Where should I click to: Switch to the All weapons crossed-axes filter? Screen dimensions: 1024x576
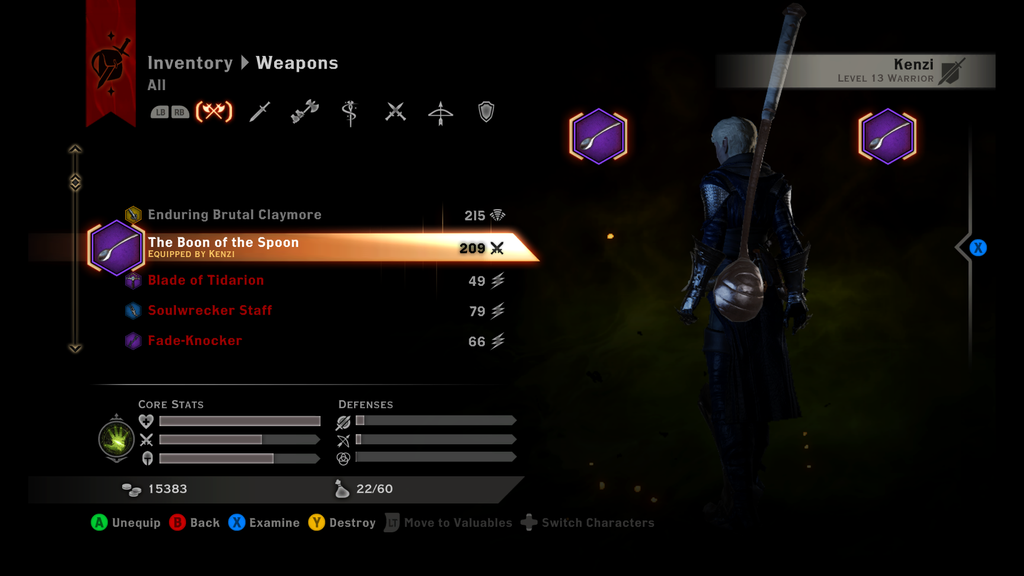click(213, 112)
